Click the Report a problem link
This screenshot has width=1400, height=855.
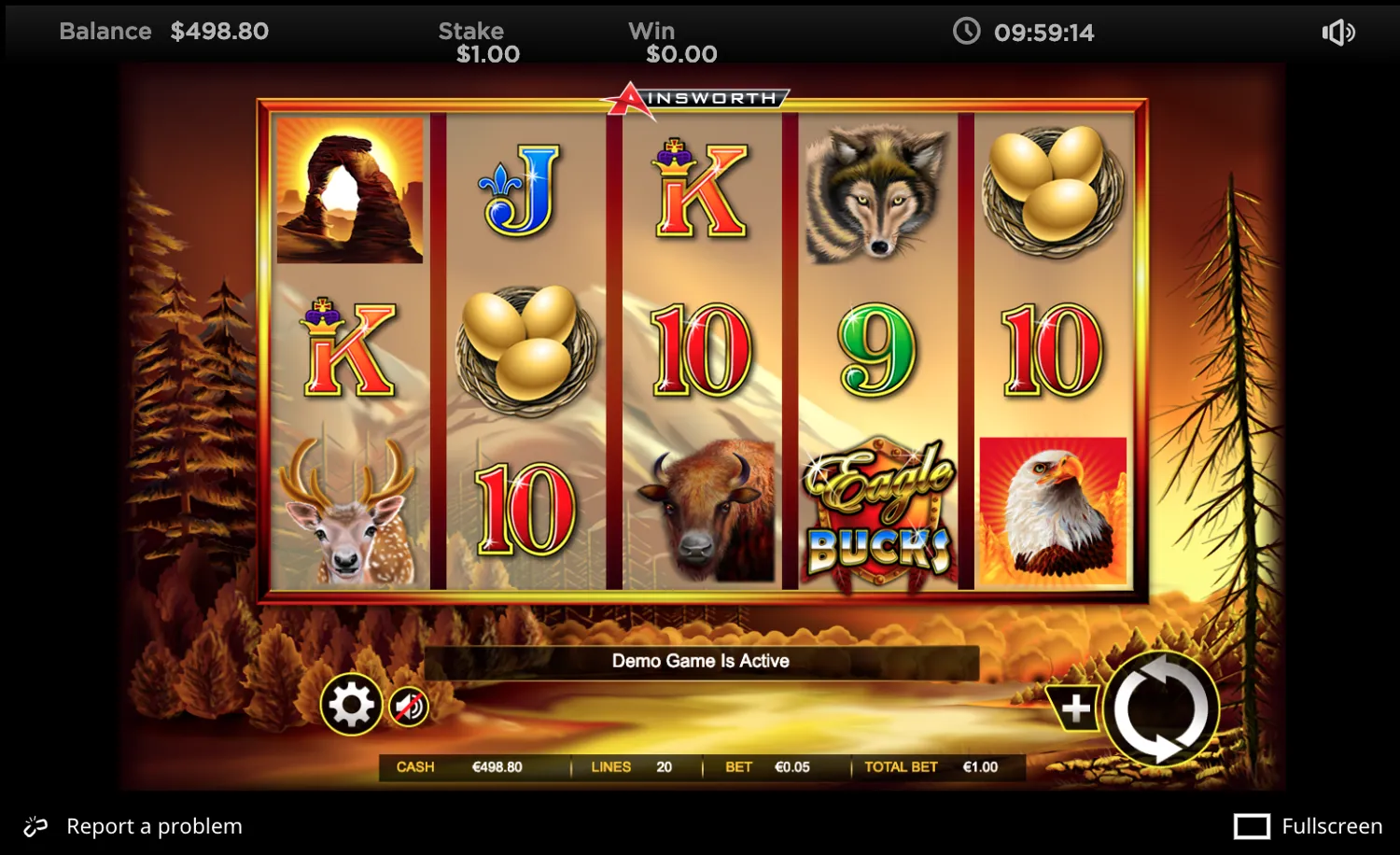coord(154,825)
